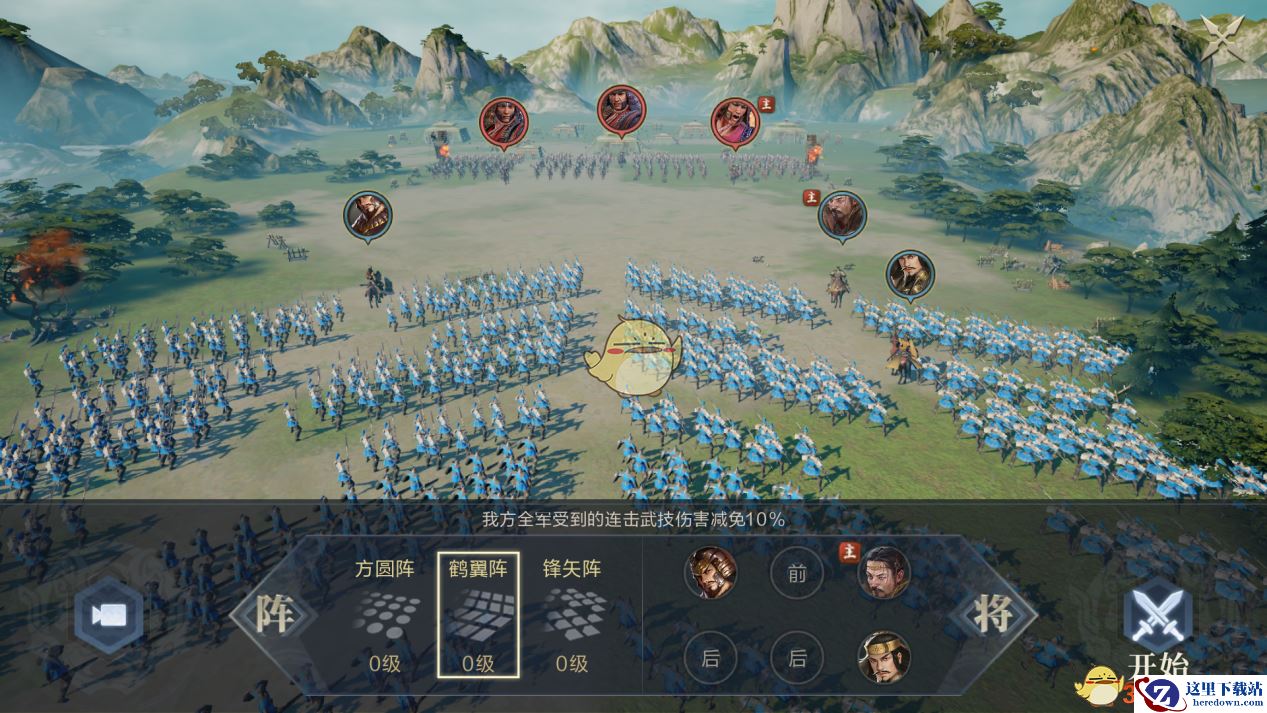Image resolution: width=1267 pixels, height=713 pixels.
Task: Open the 阵 formation panel
Action: (274, 614)
